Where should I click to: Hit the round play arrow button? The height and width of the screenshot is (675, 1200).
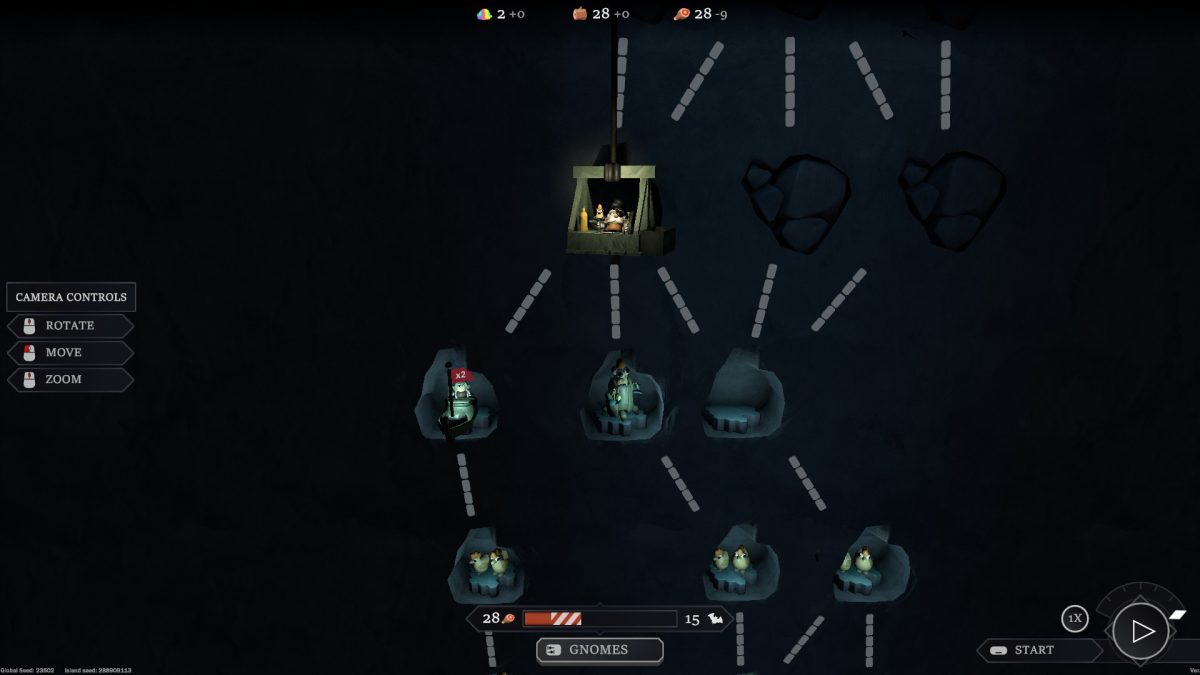1141,631
